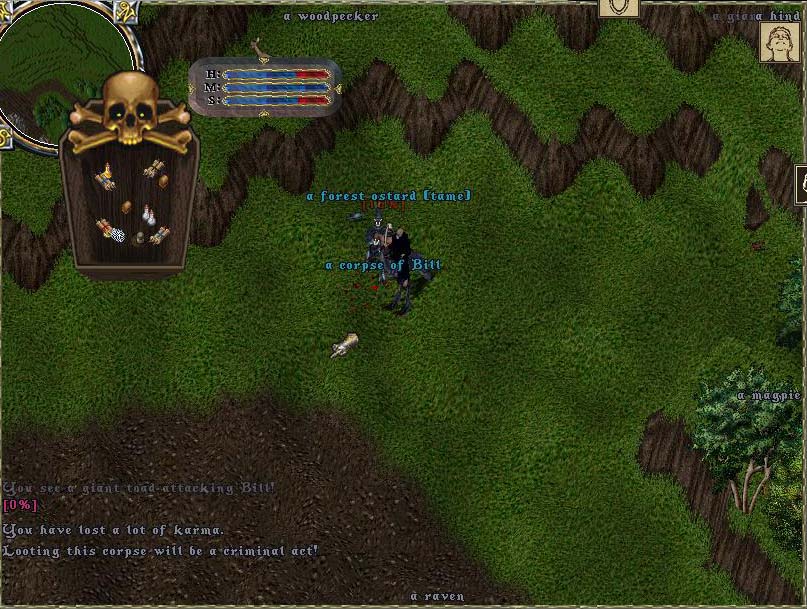
Task: Pick the white potion bottles in the corpse
Action: click(x=147, y=214)
